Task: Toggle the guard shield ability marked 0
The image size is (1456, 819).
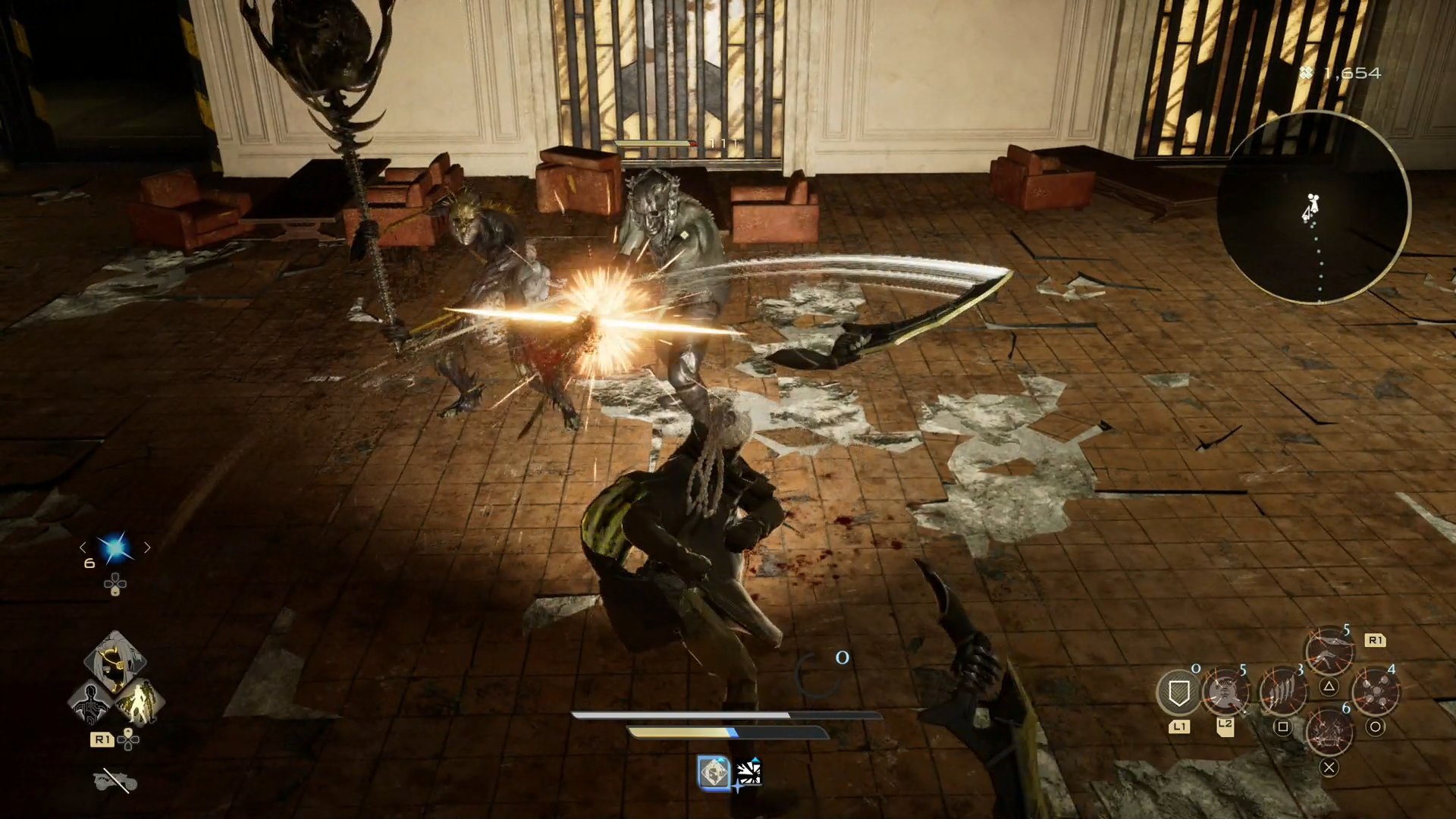Action: pyautogui.click(x=1179, y=692)
